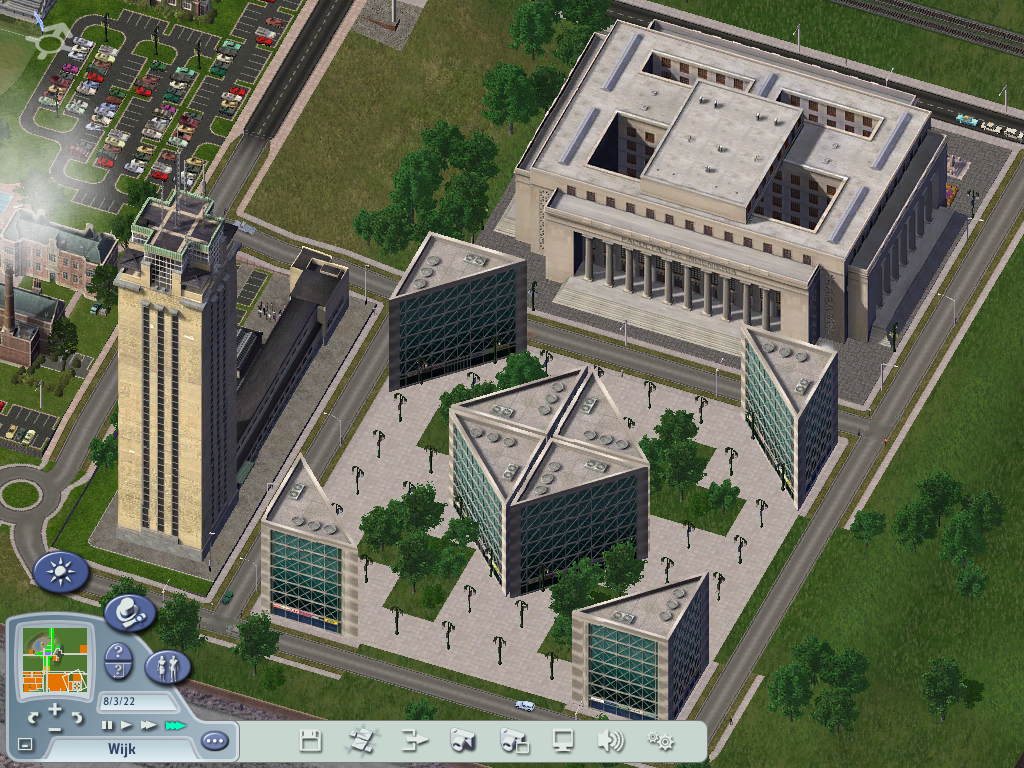Toggle the options bar with ellipsis button
This screenshot has width=1024, height=768.
tap(214, 741)
